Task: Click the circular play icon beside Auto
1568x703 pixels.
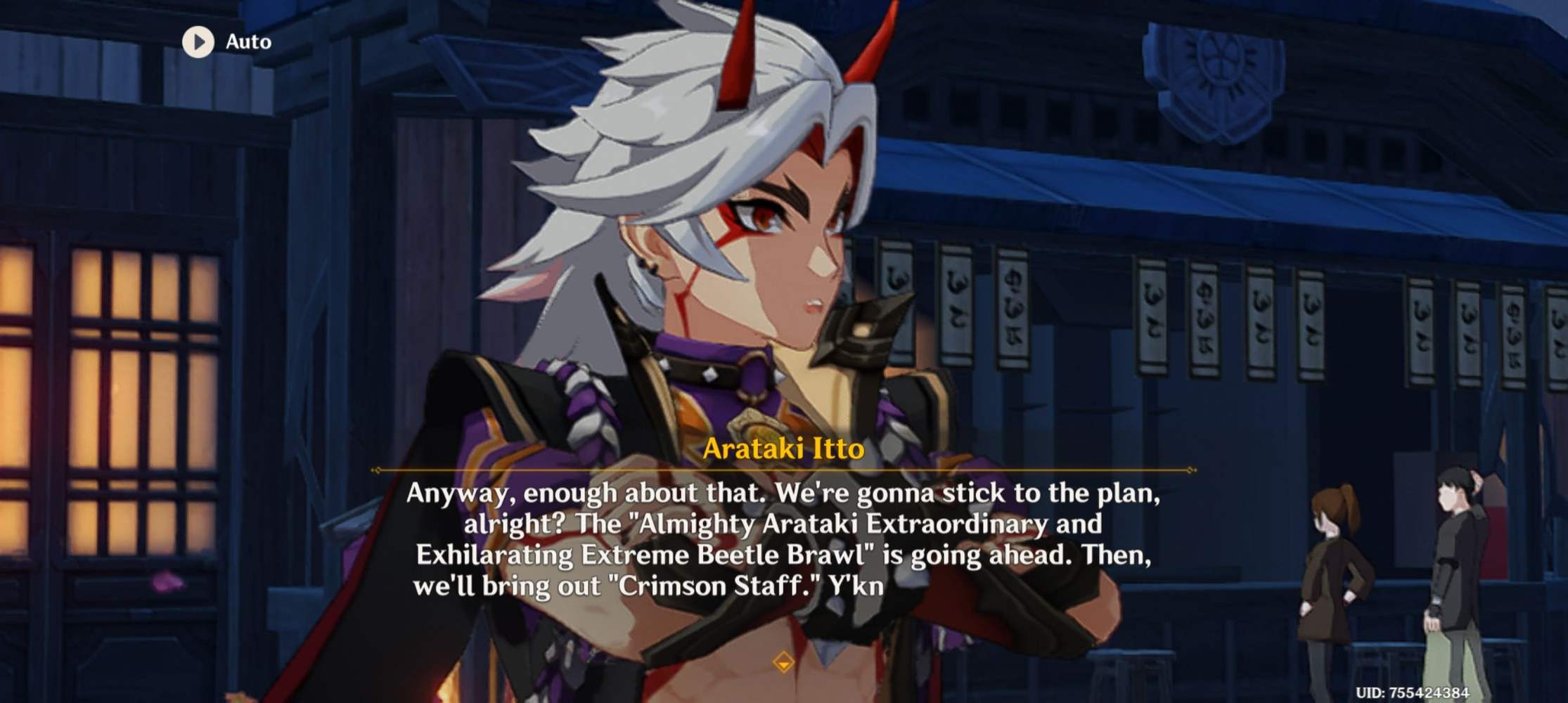Action: (200, 41)
